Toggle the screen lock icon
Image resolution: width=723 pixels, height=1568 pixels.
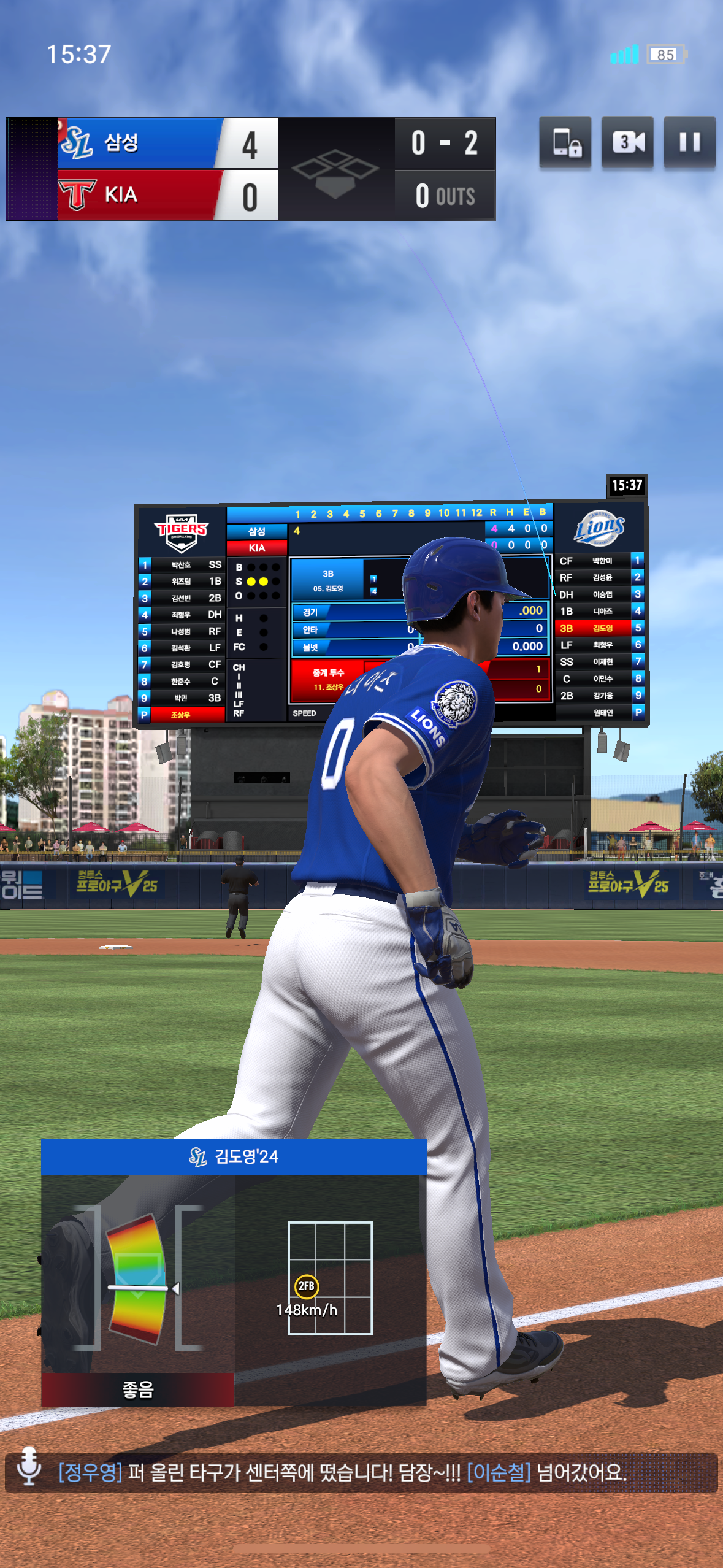point(565,142)
